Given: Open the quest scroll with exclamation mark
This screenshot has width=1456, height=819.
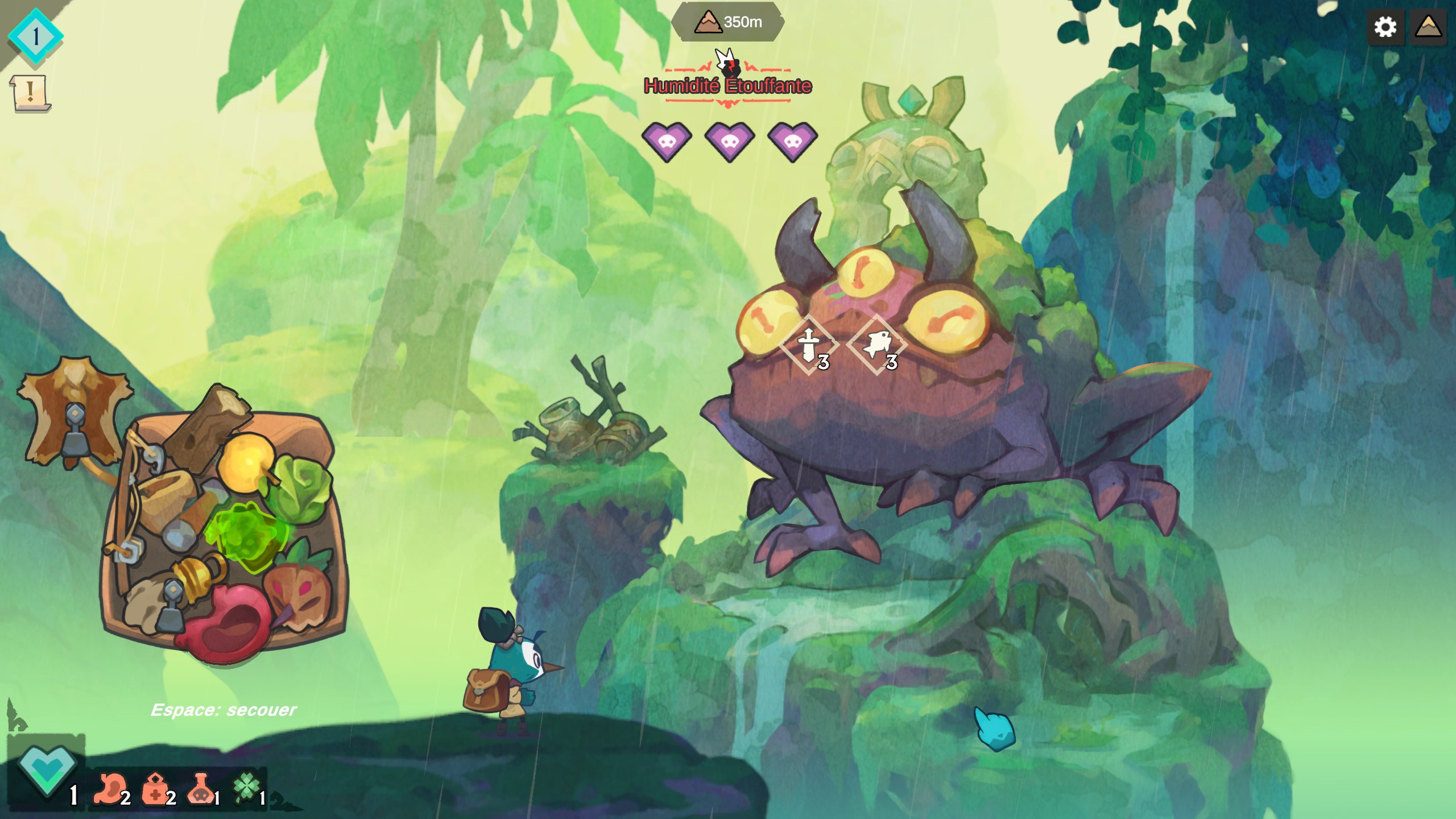Looking at the screenshot, I should tap(30, 92).
